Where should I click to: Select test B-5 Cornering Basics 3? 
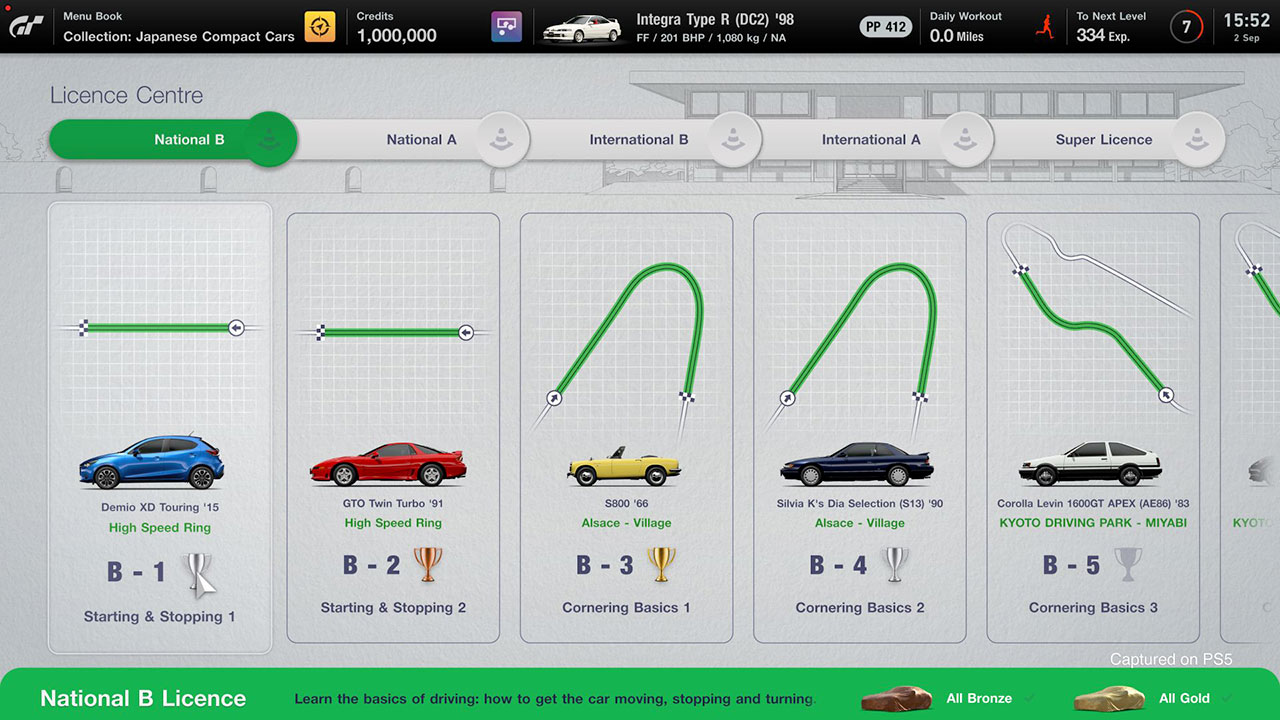(1093, 428)
